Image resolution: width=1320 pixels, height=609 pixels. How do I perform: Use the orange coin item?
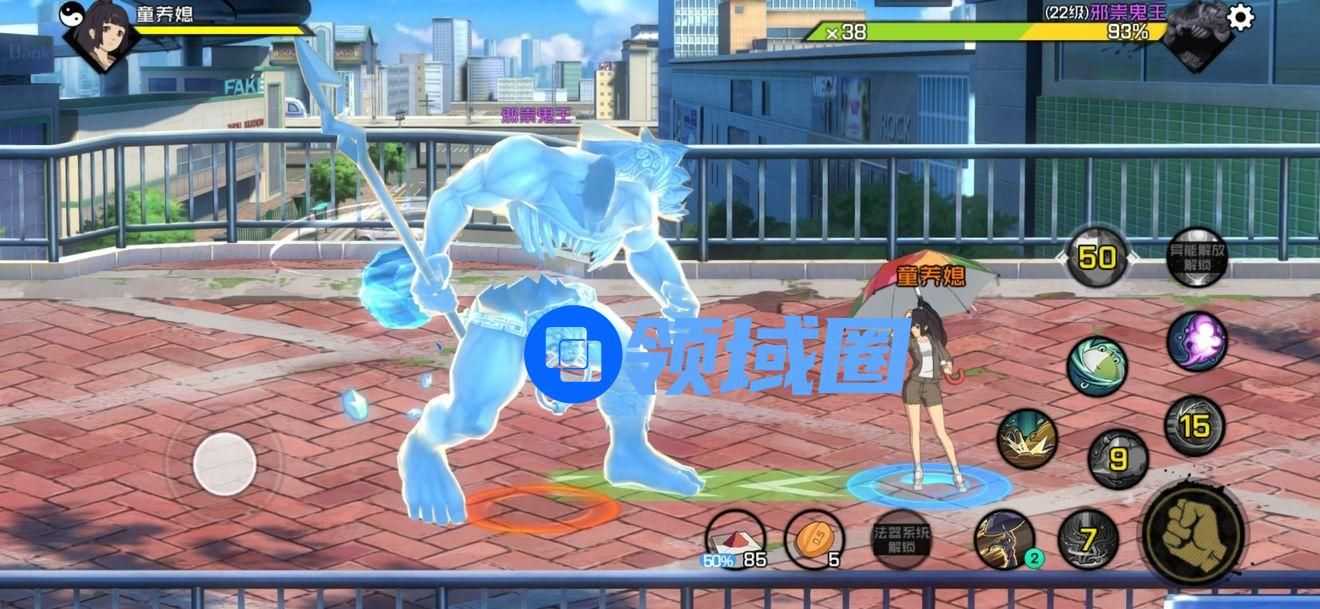[814, 539]
